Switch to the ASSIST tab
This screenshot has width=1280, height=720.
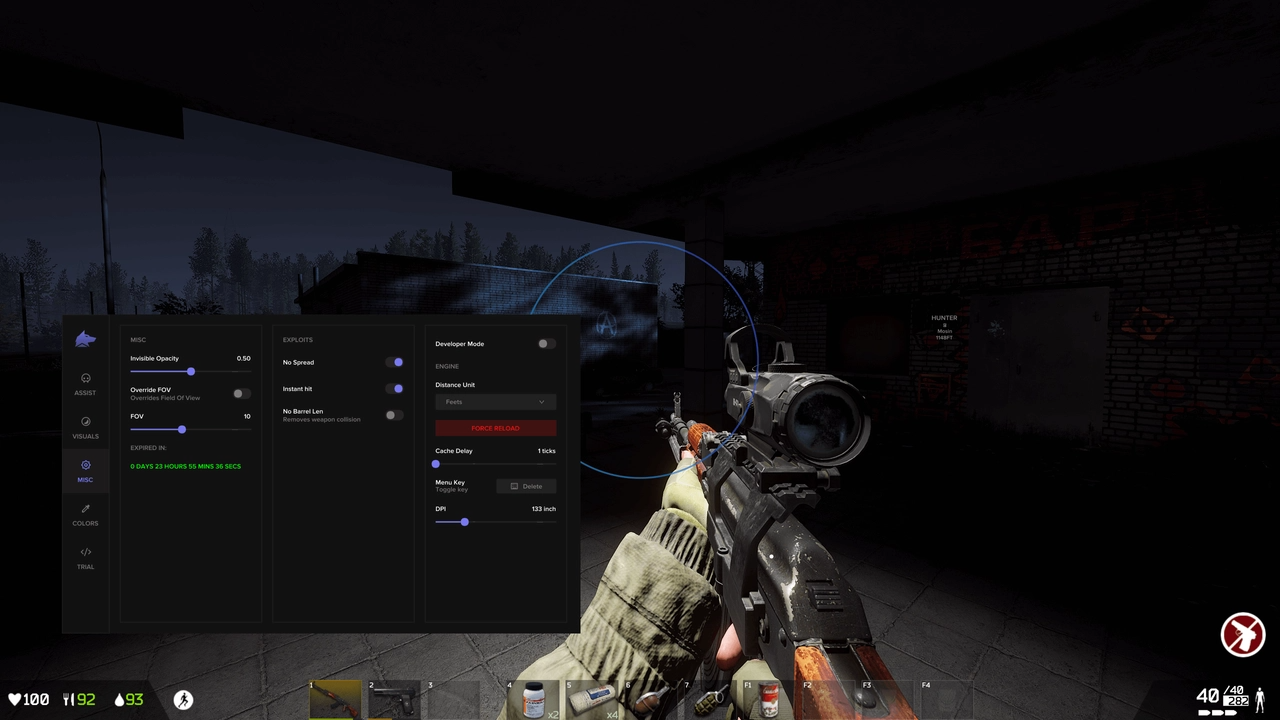[85, 380]
